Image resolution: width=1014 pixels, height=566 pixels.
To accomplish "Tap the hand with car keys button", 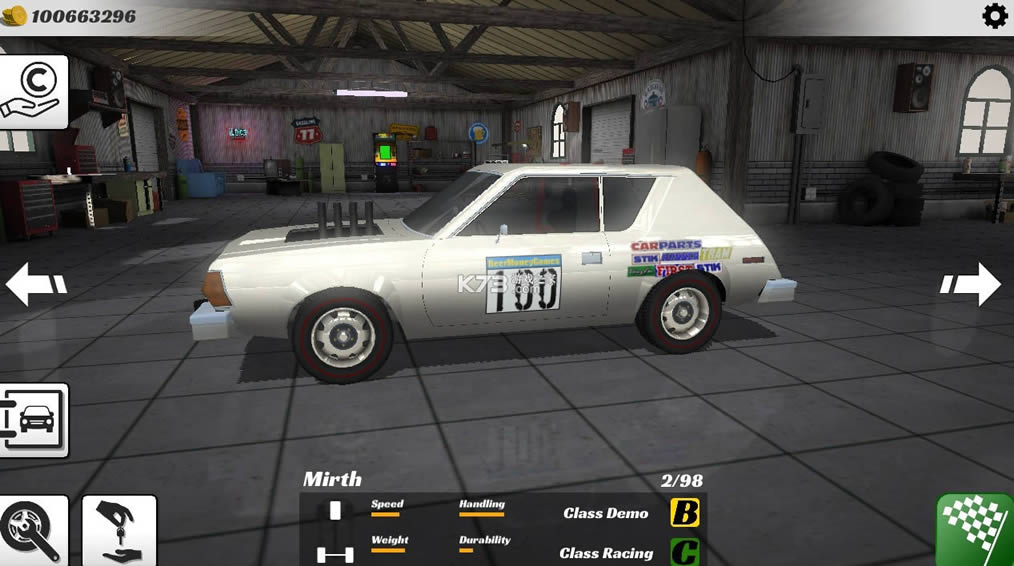I will (x=119, y=531).
